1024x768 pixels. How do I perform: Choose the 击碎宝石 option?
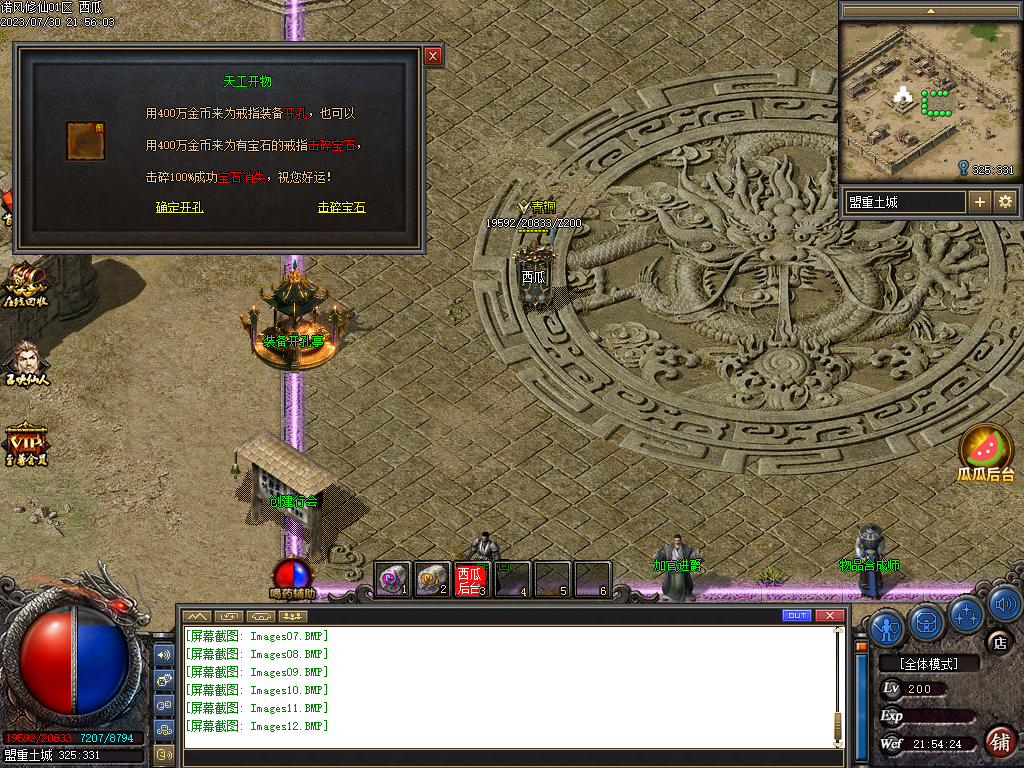pos(342,208)
